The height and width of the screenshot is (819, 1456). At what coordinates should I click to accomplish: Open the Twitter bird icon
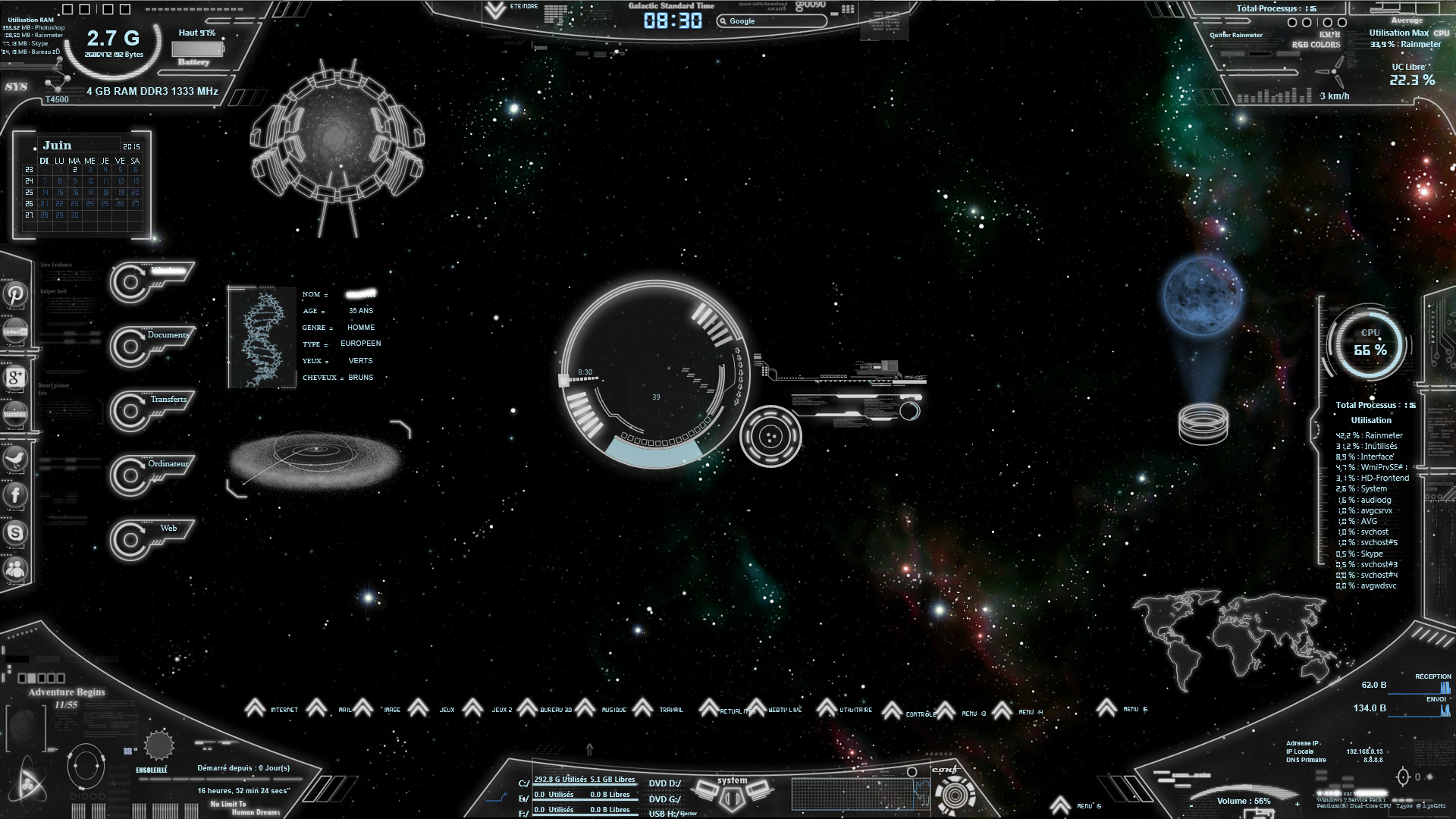[x=15, y=458]
